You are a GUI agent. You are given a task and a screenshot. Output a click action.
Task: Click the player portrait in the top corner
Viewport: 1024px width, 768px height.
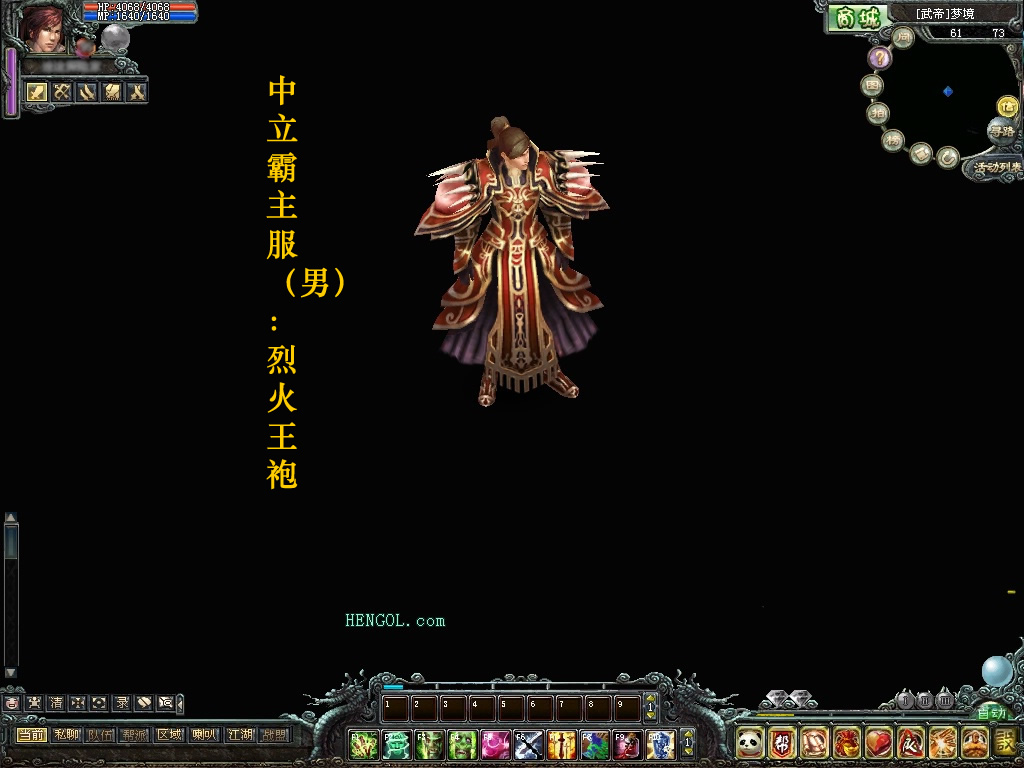coord(42,28)
